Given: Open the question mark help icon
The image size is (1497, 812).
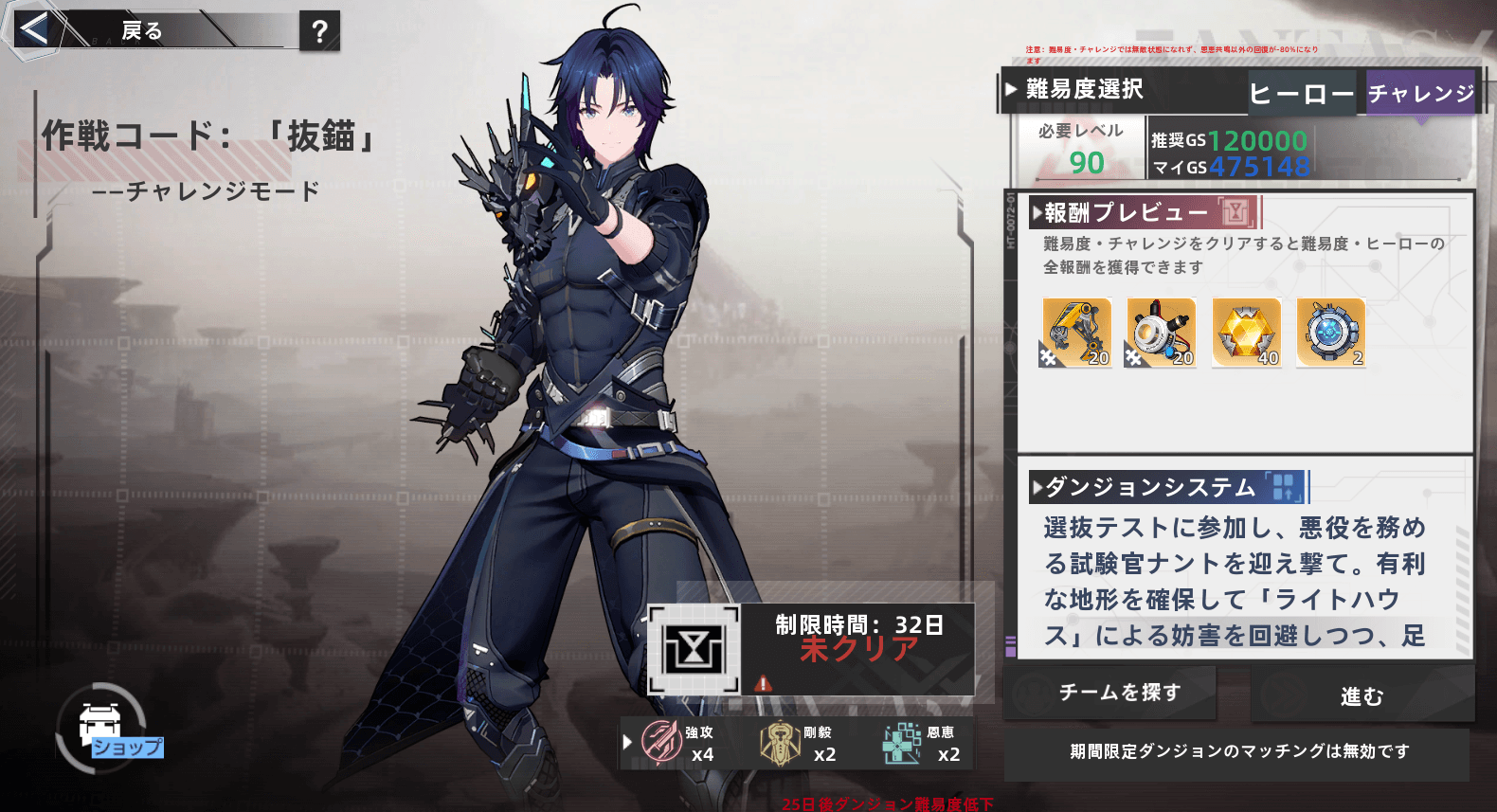Looking at the screenshot, I should click(319, 29).
